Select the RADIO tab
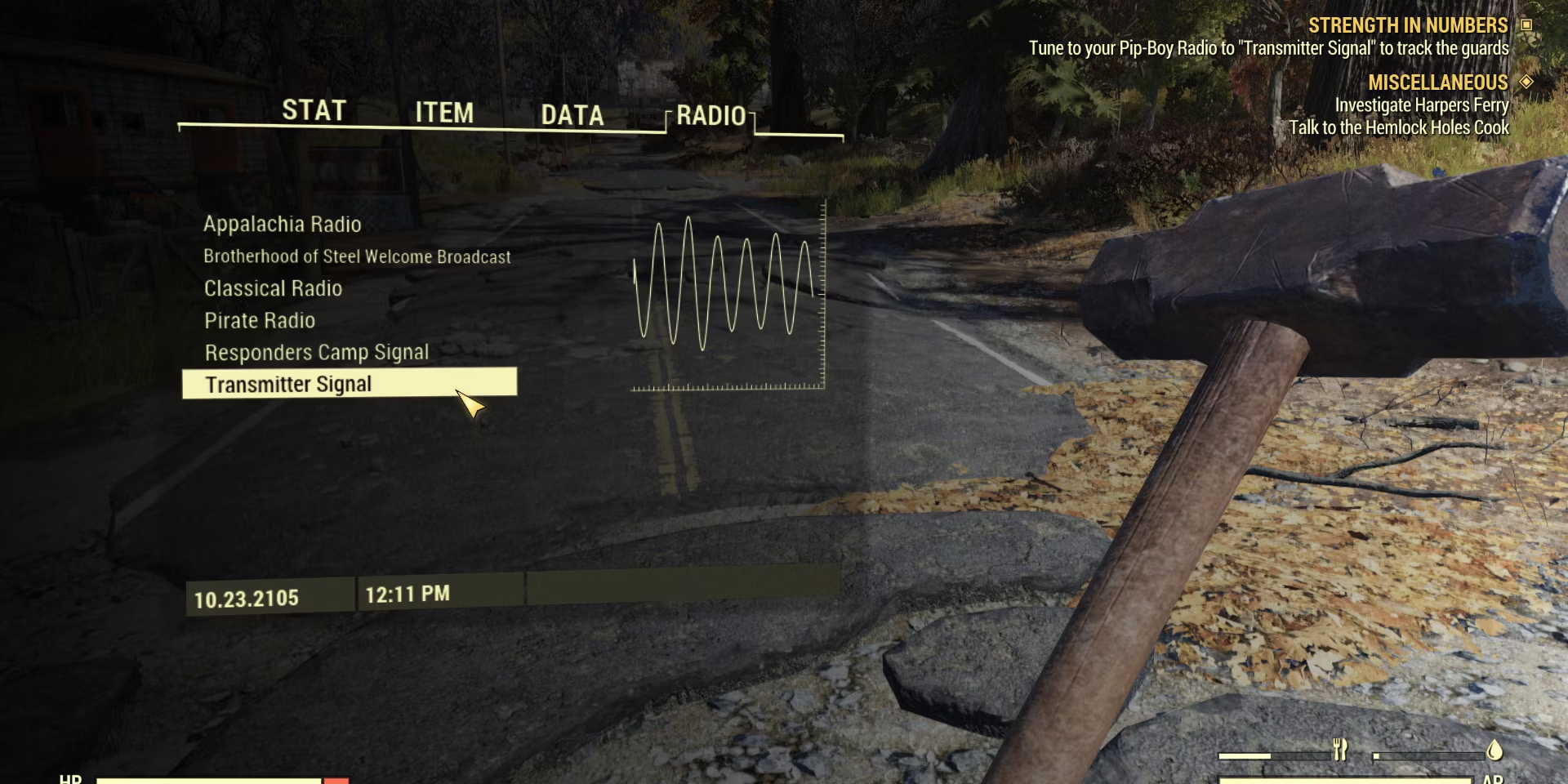Image resolution: width=1568 pixels, height=784 pixels. click(710, 116)
